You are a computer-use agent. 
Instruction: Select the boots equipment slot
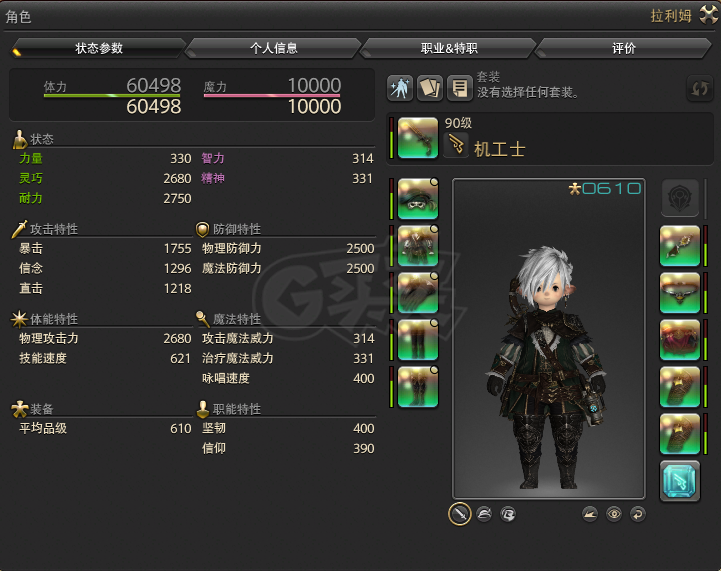coord(417,386)
